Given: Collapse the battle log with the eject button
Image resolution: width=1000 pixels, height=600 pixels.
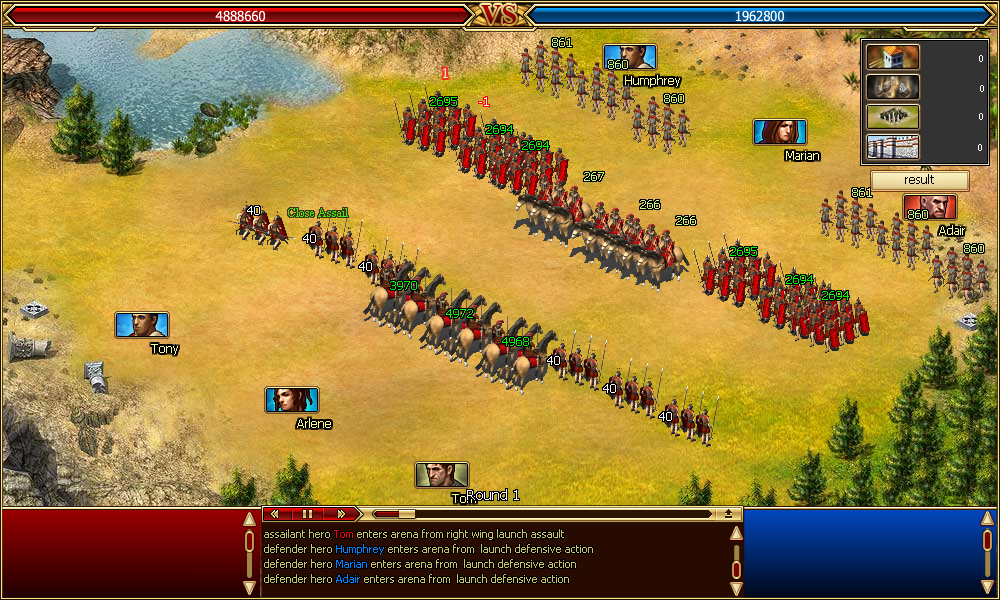Looking at the screenshot, I should [x=729, y=514].
